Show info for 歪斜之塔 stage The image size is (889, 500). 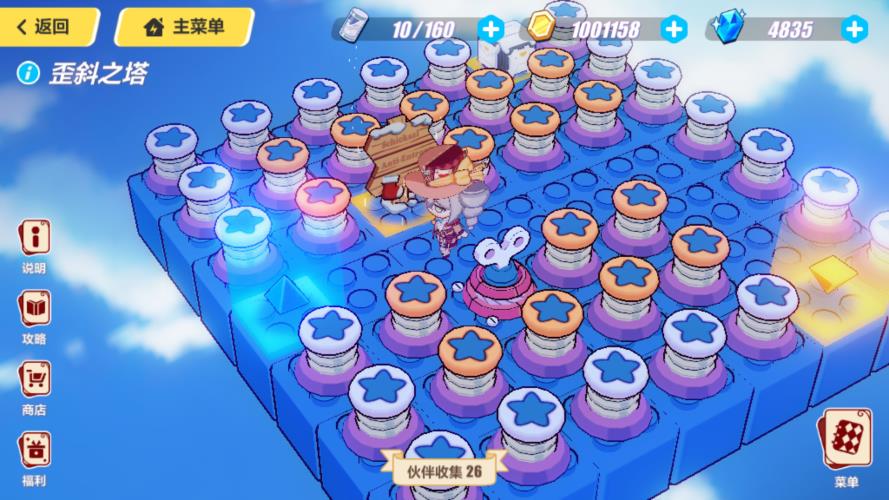click(31, 73)
